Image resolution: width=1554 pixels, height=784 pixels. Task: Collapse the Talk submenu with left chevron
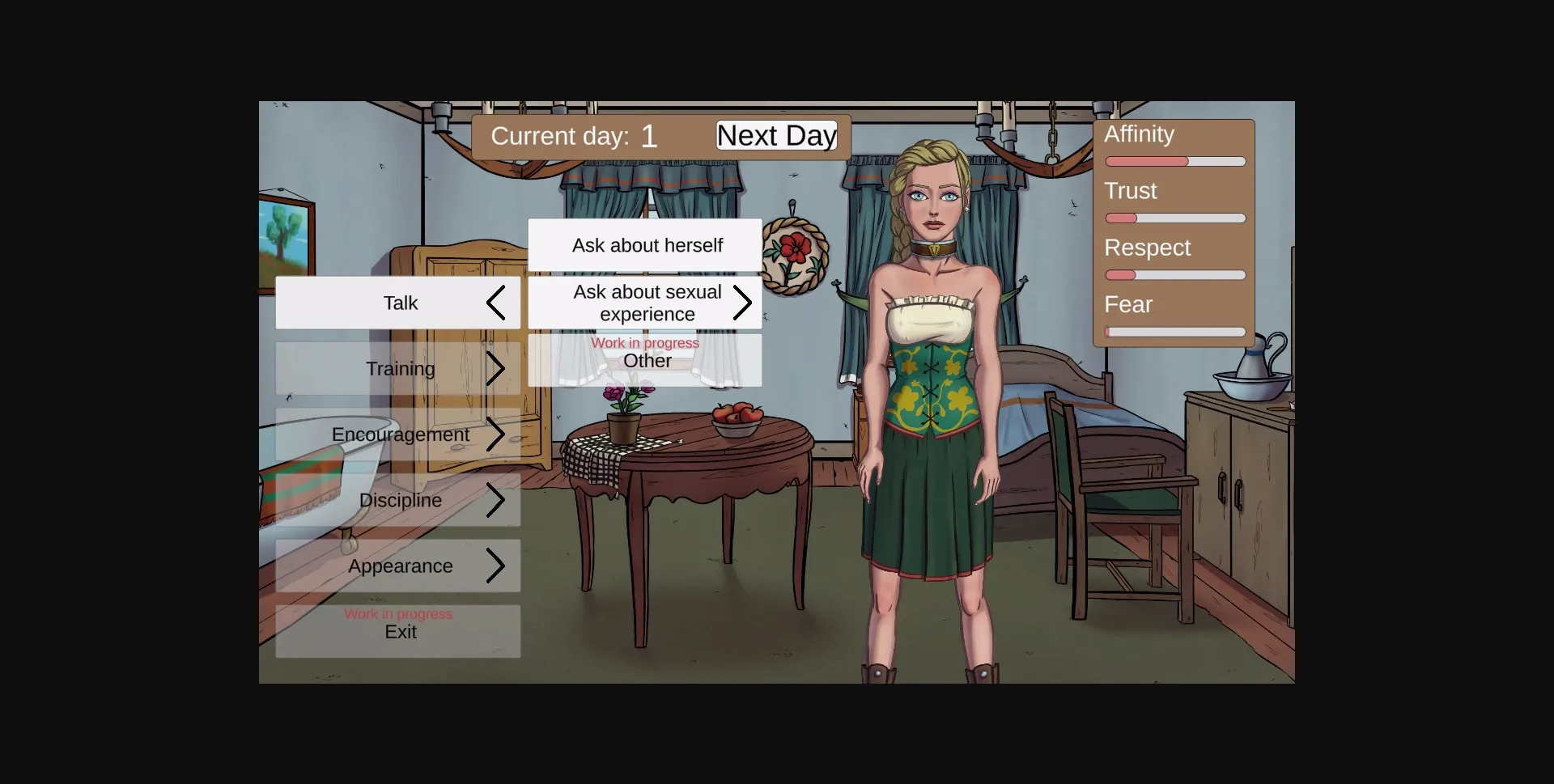[497, 303]
